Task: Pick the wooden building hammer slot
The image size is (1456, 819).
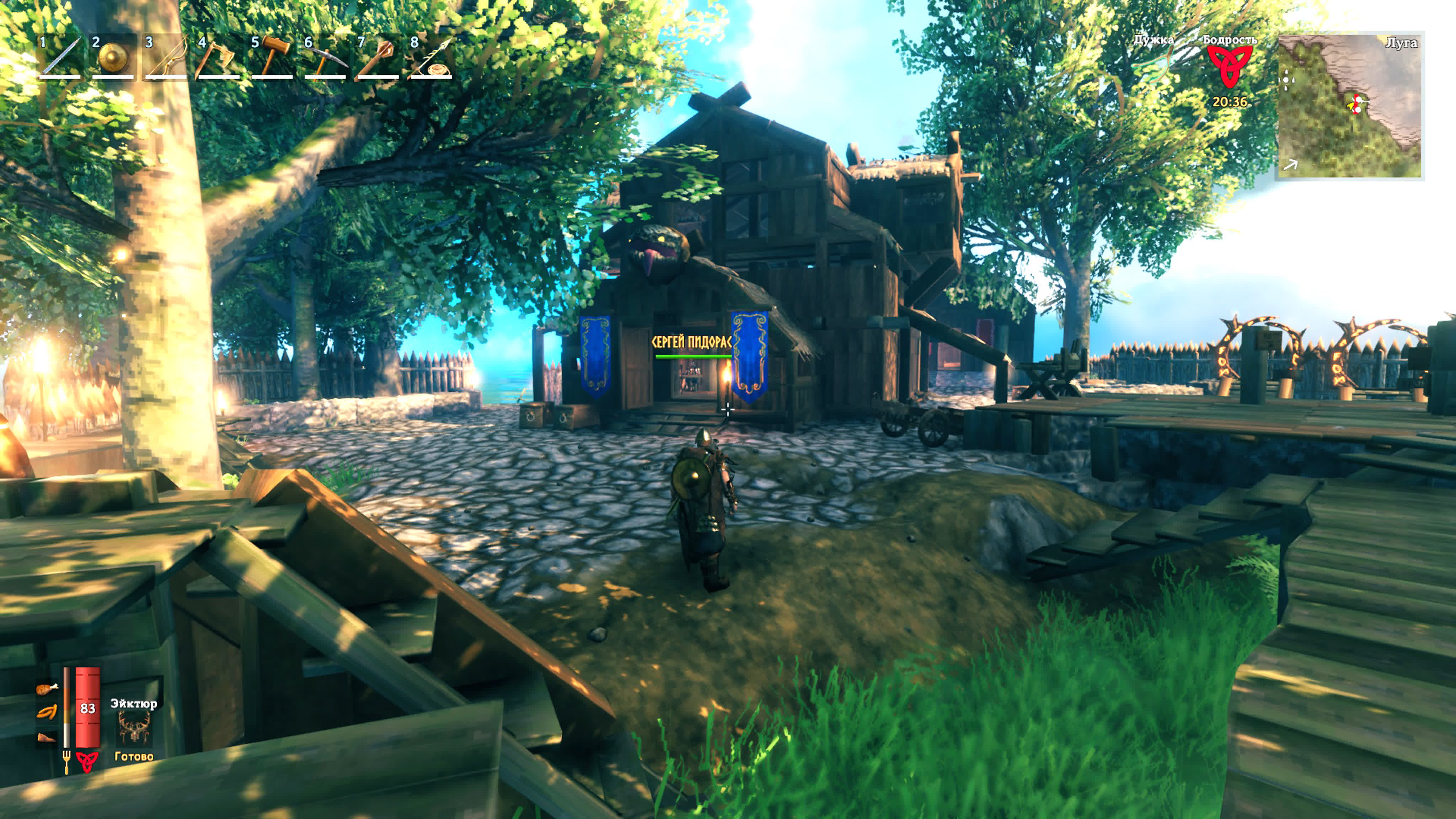Action: pos(272,57)
